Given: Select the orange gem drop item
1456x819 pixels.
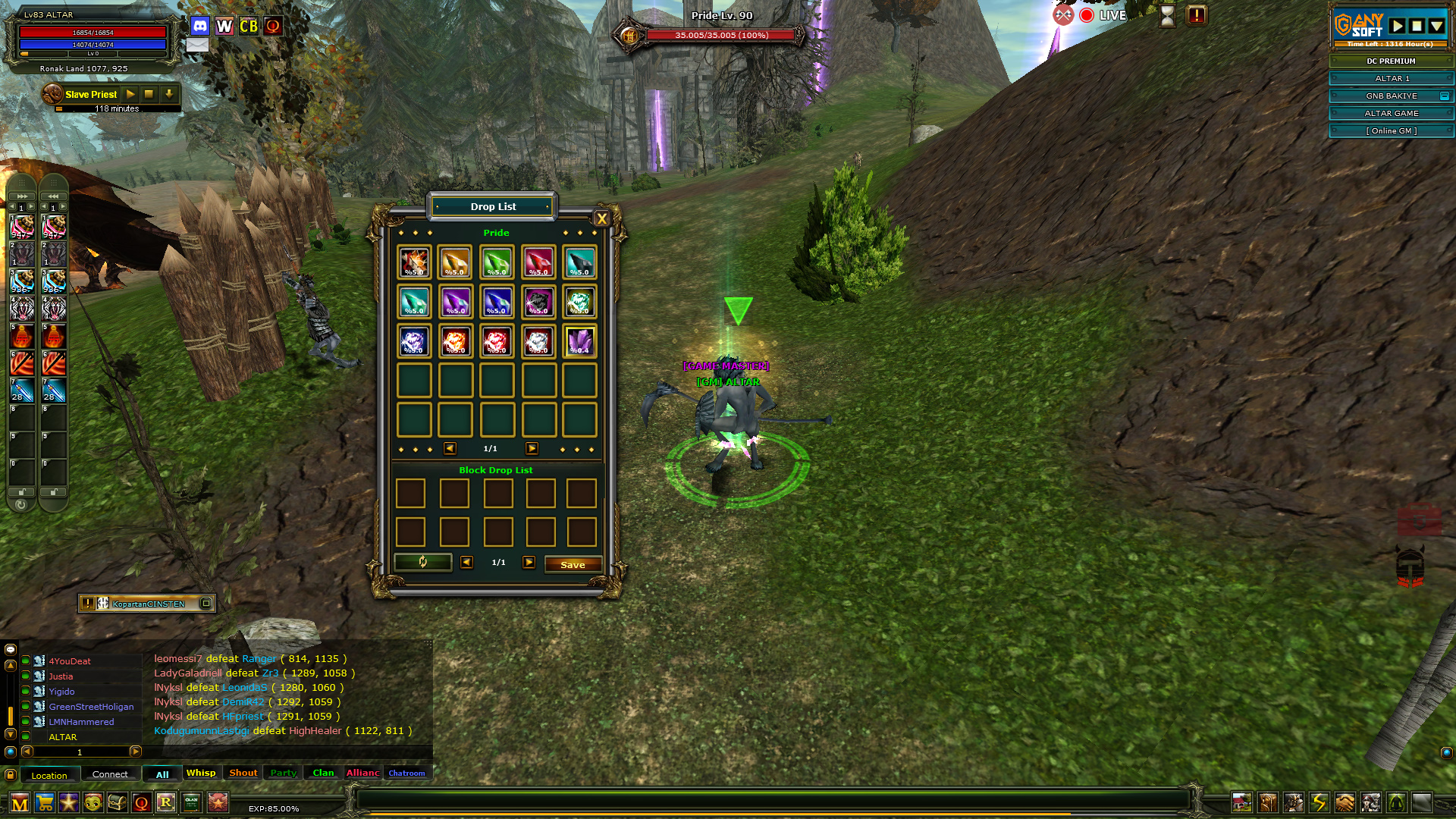Looking at the screenshot, I should coord(455,262).
